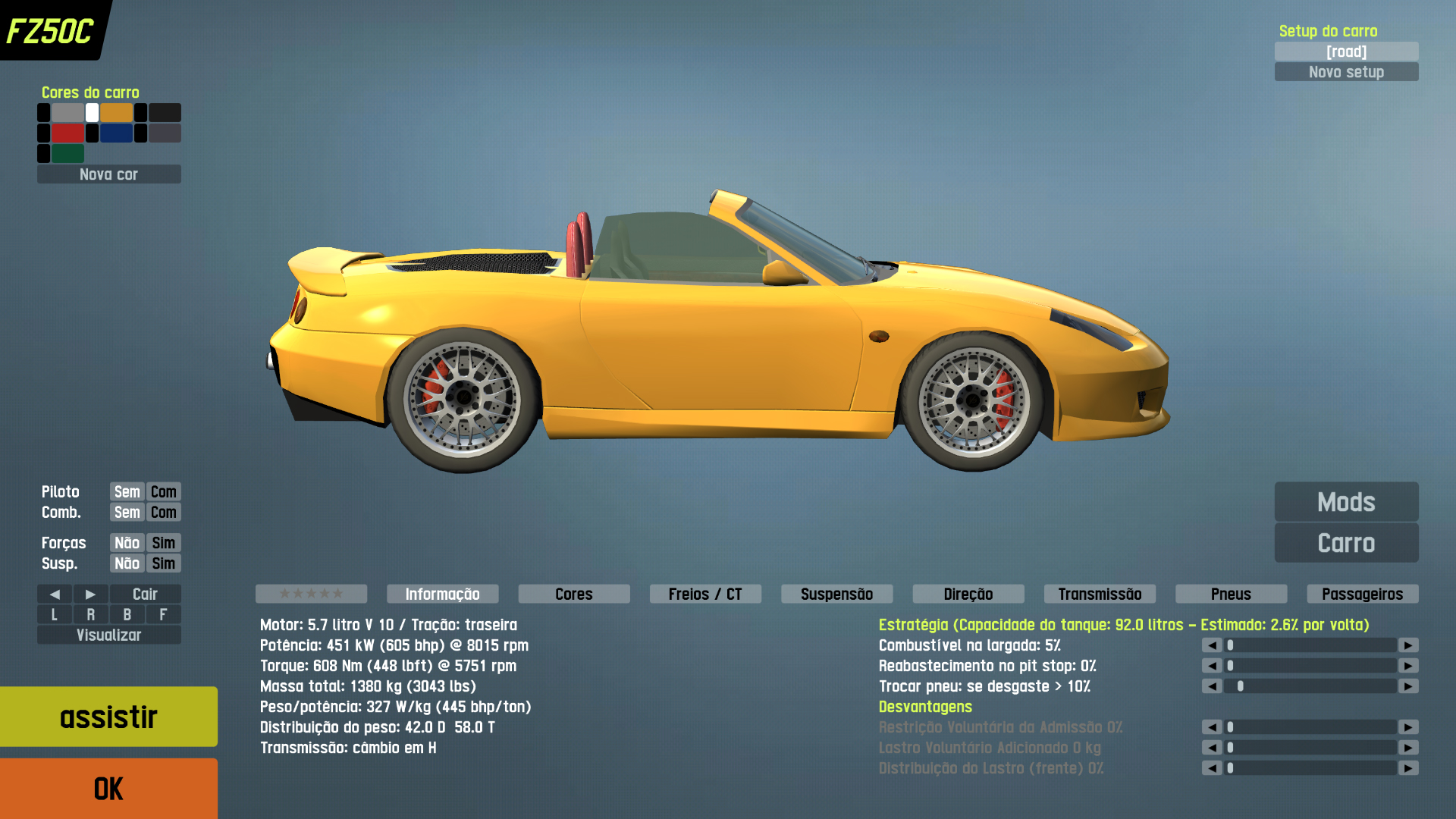Confirm with the orange OK button

point(108,789)
